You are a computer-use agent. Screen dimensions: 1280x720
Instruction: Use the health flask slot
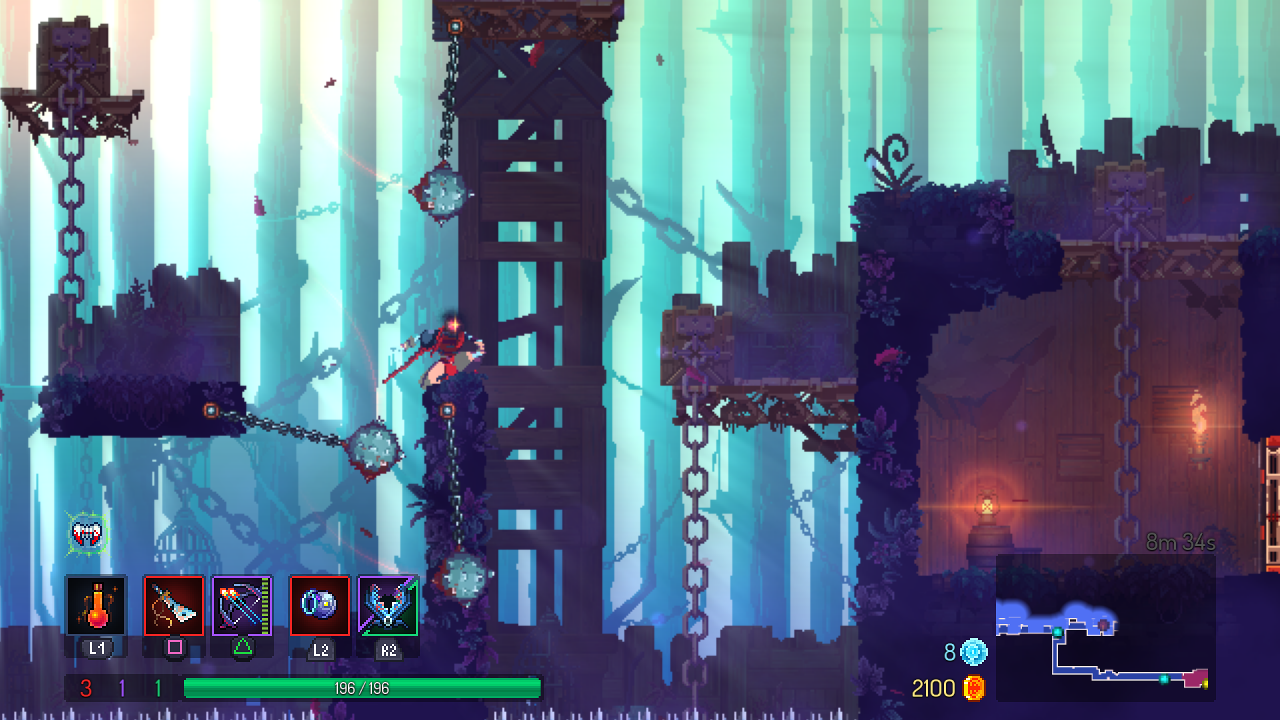(96, 605)
